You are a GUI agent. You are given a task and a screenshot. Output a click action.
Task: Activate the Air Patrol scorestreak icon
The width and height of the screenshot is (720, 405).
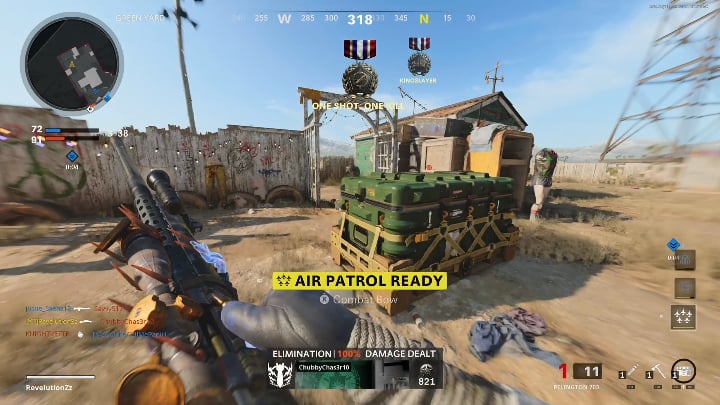[x=684, y=318]
